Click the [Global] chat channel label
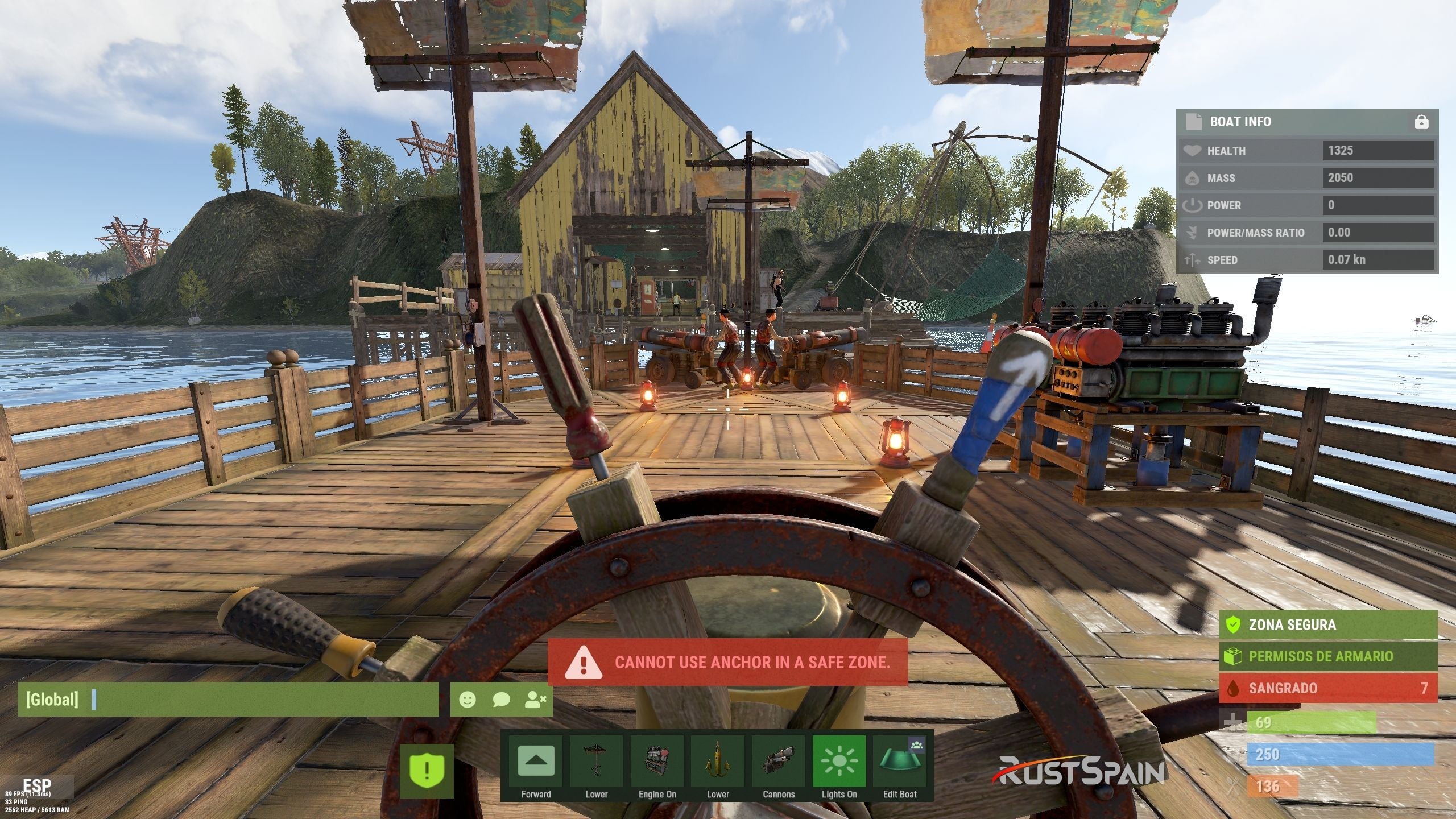 click(52, 700)
